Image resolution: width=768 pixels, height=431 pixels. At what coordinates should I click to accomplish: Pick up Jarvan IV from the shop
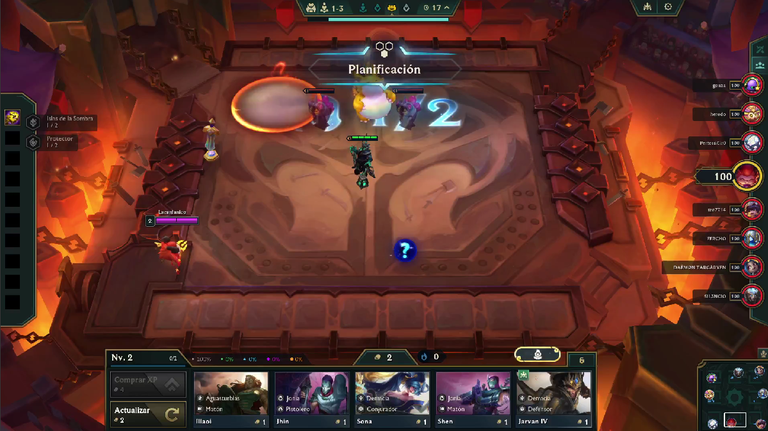[x=554, y=400]
